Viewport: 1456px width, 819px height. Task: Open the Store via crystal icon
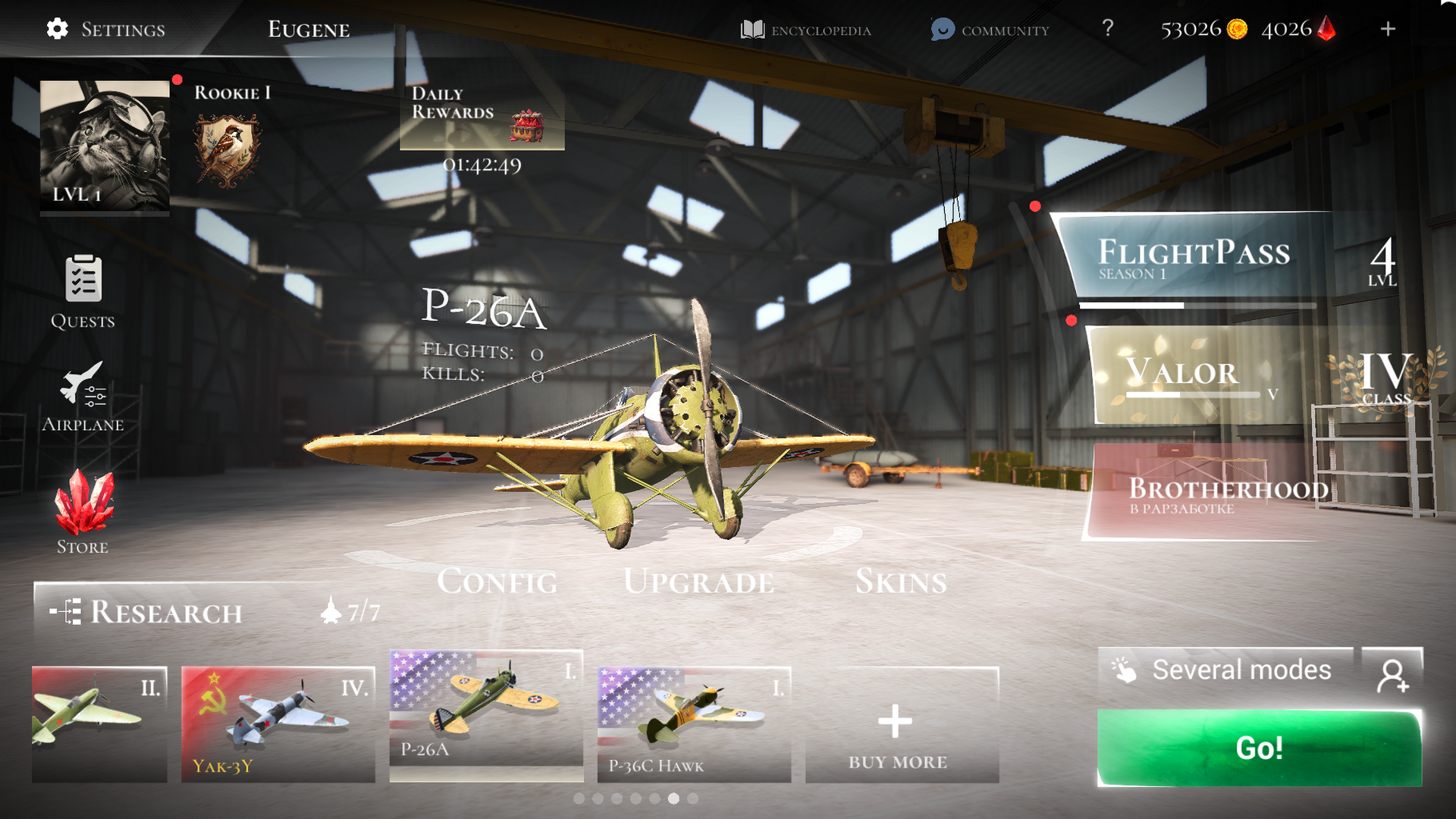tap(83, 500)
